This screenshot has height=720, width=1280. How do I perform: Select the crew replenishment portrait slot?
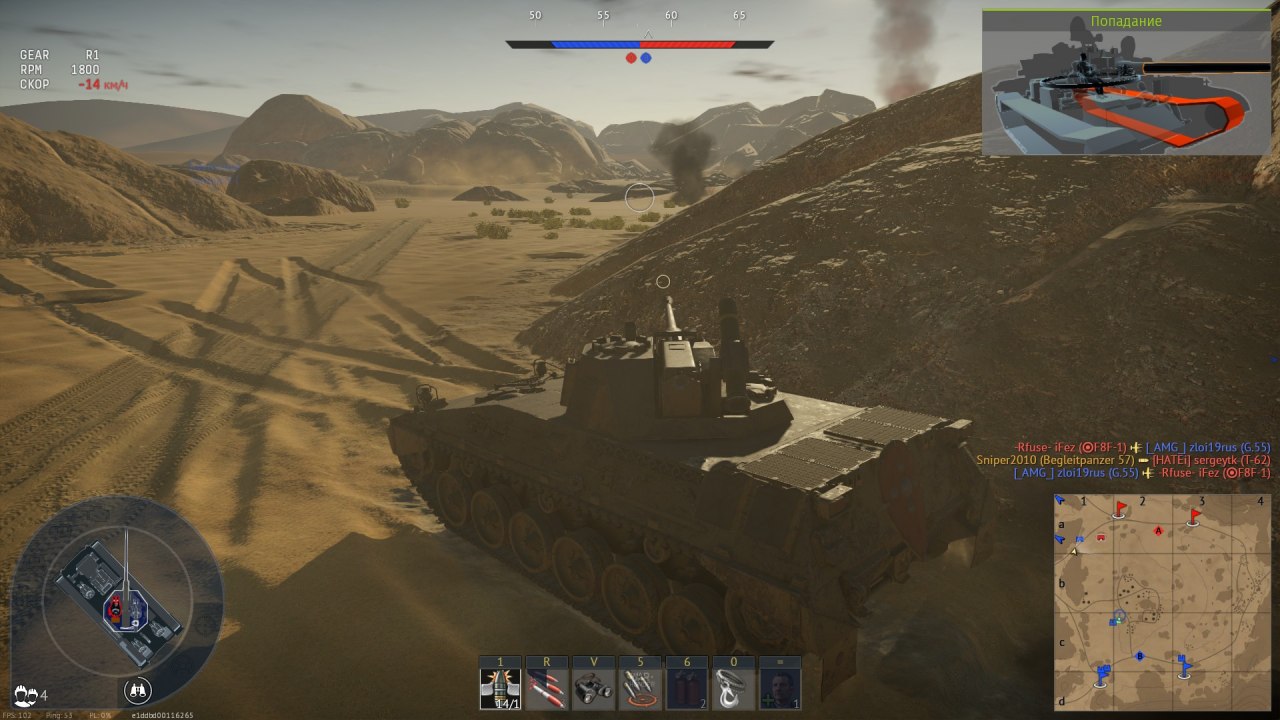coord(780,689)
